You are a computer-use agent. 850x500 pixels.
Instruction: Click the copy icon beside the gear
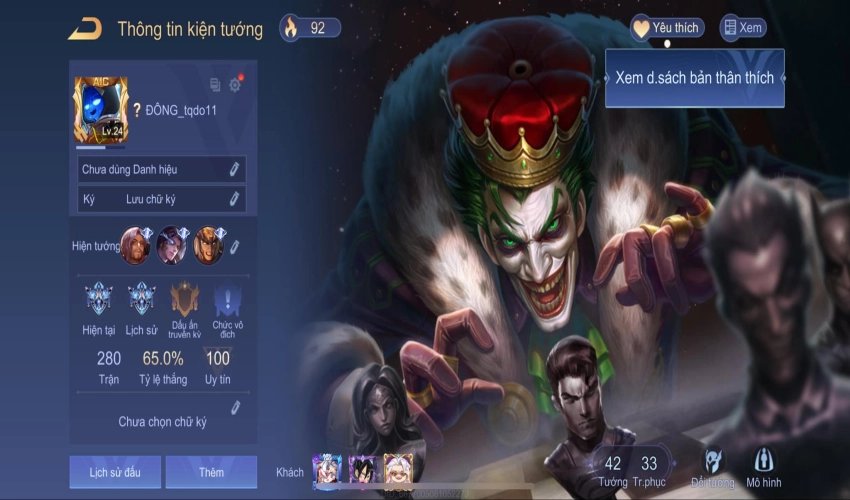215,85
